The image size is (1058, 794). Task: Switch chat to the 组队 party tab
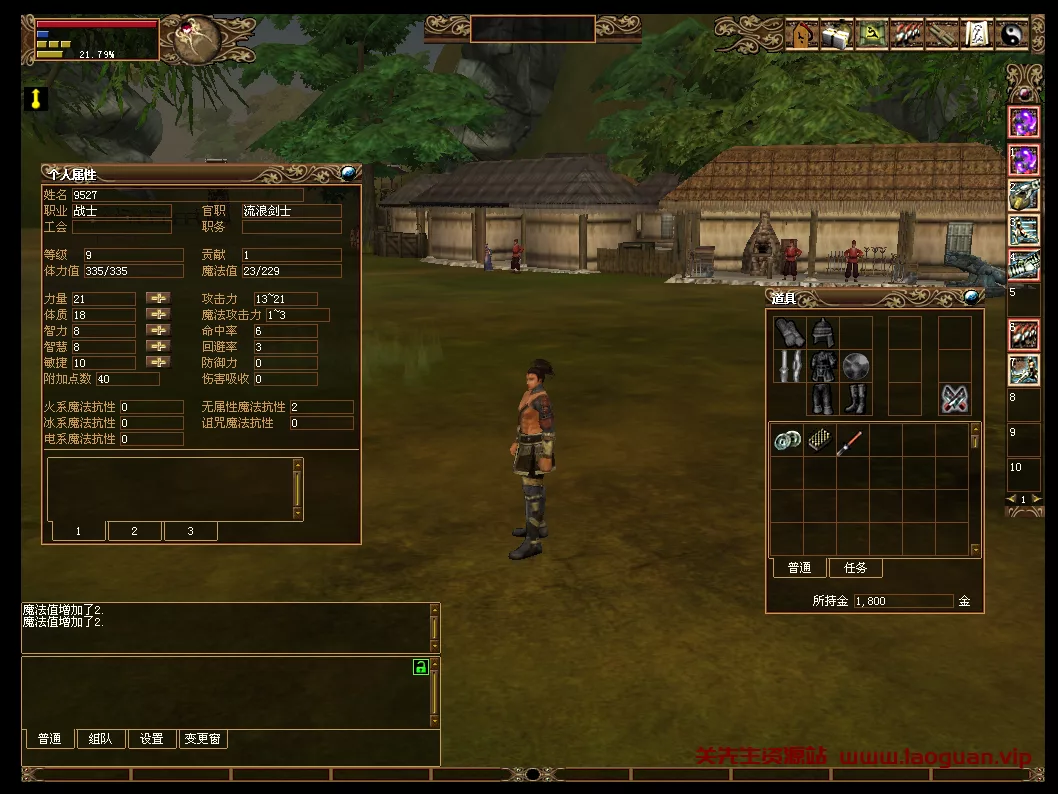(100, 739)
